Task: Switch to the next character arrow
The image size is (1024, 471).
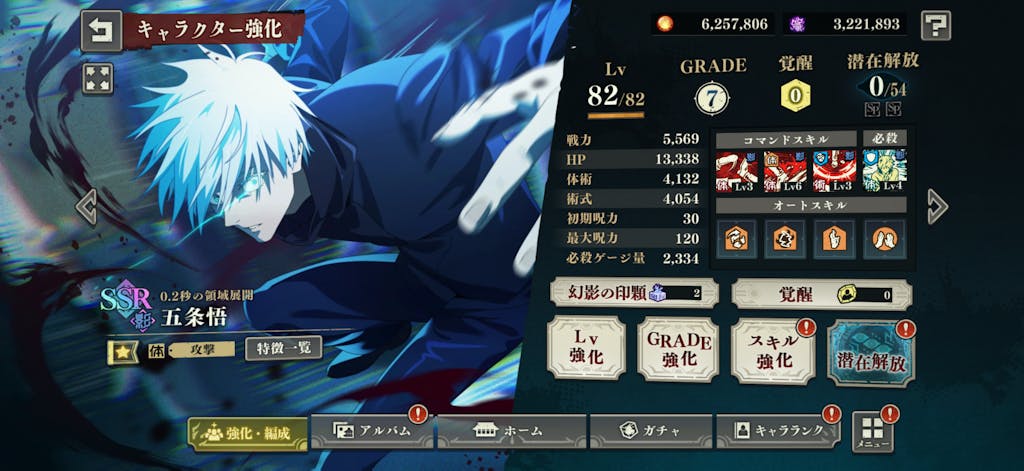Action: [x=936, y=206]
